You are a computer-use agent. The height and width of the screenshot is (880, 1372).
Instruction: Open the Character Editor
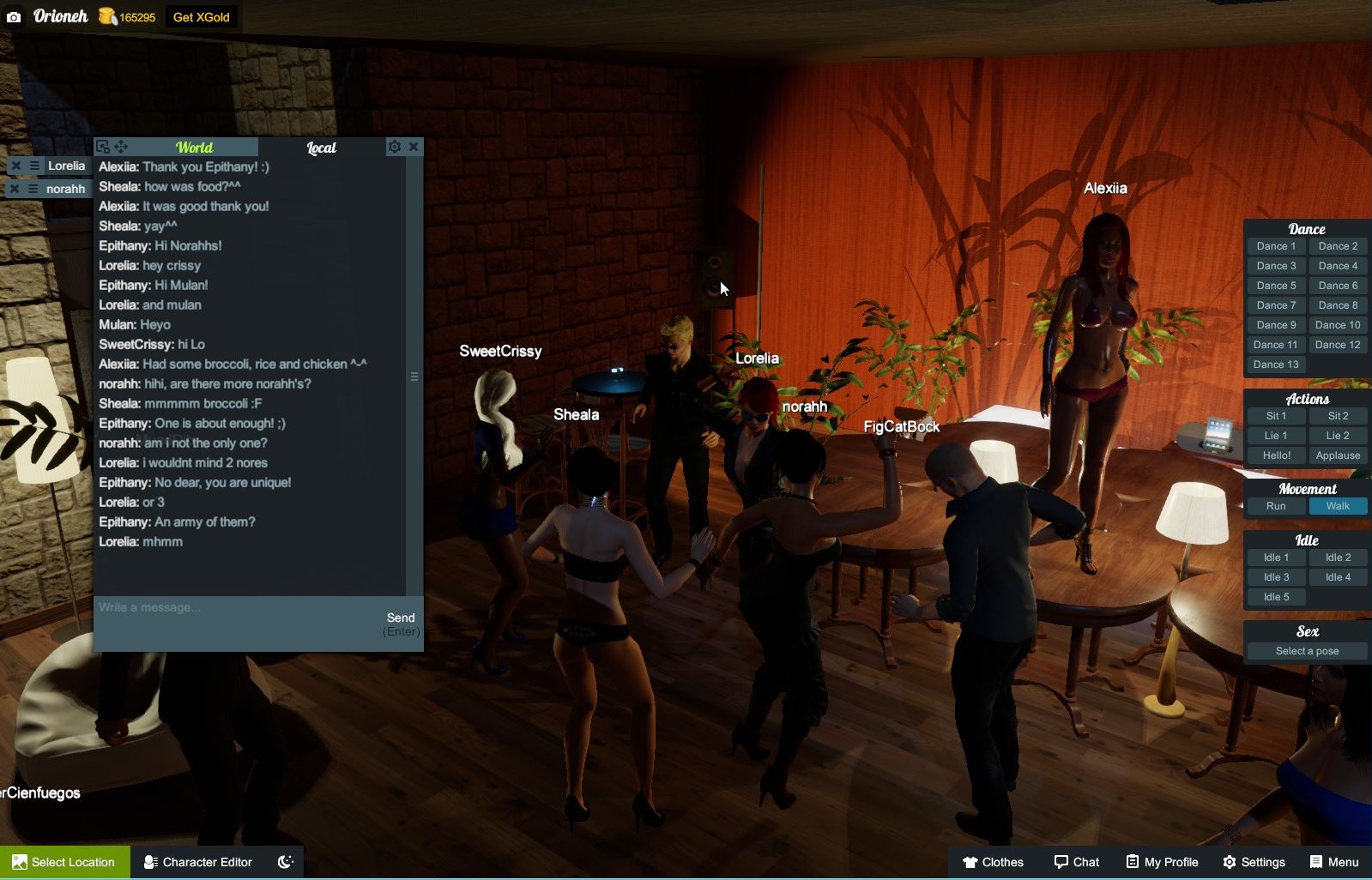coord(198,862)
